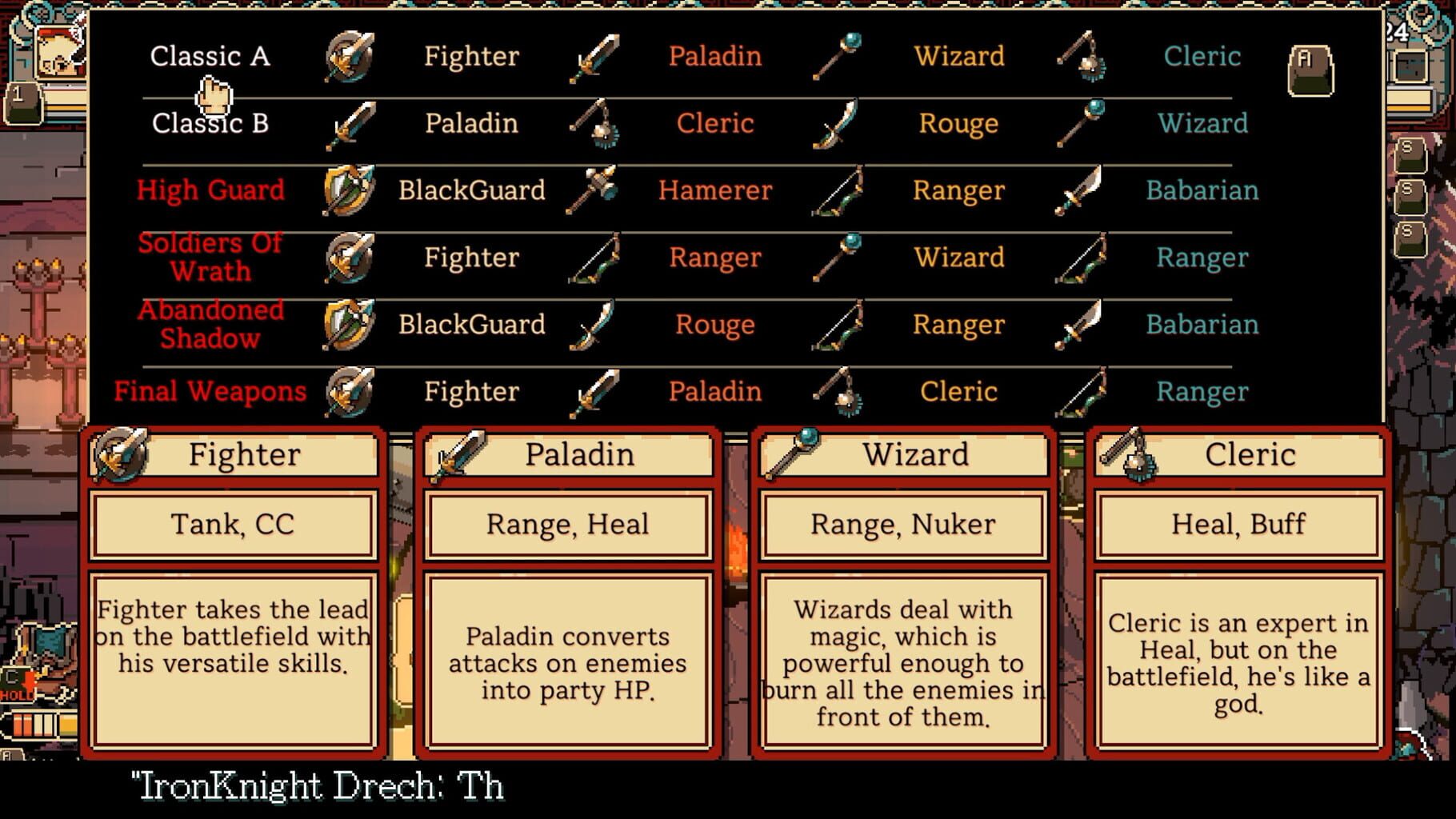The width and height of the screenshot is (1456, 819).
Task: Select the Fighter sword icon in Classic A row
Action: point(350,57)
